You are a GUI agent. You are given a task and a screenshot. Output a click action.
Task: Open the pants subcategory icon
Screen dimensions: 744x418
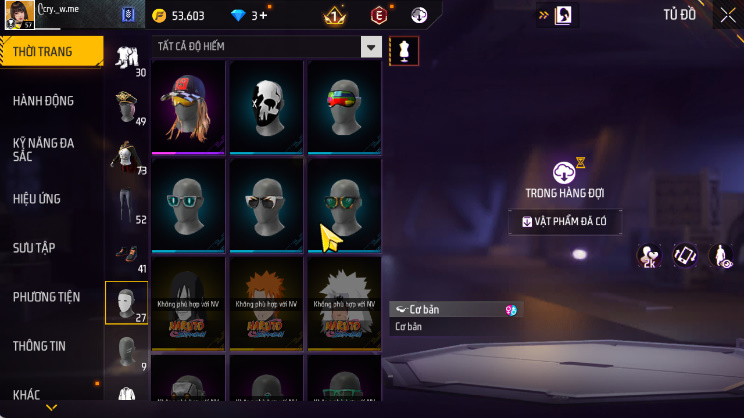pos(126,206)
